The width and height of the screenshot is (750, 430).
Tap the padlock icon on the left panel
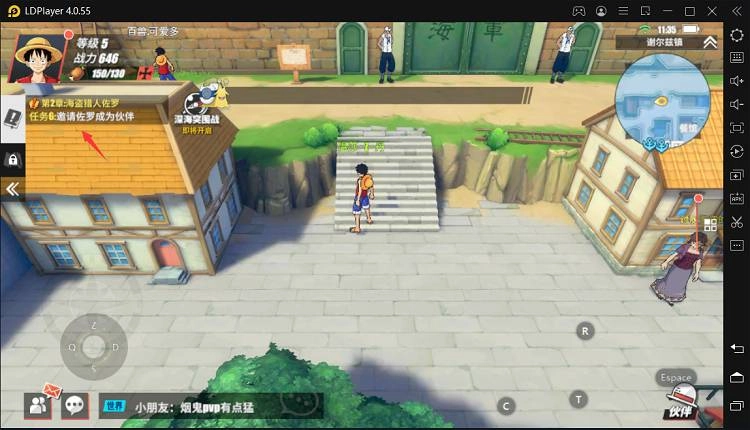pyautogui.click(x=13, y=159)
